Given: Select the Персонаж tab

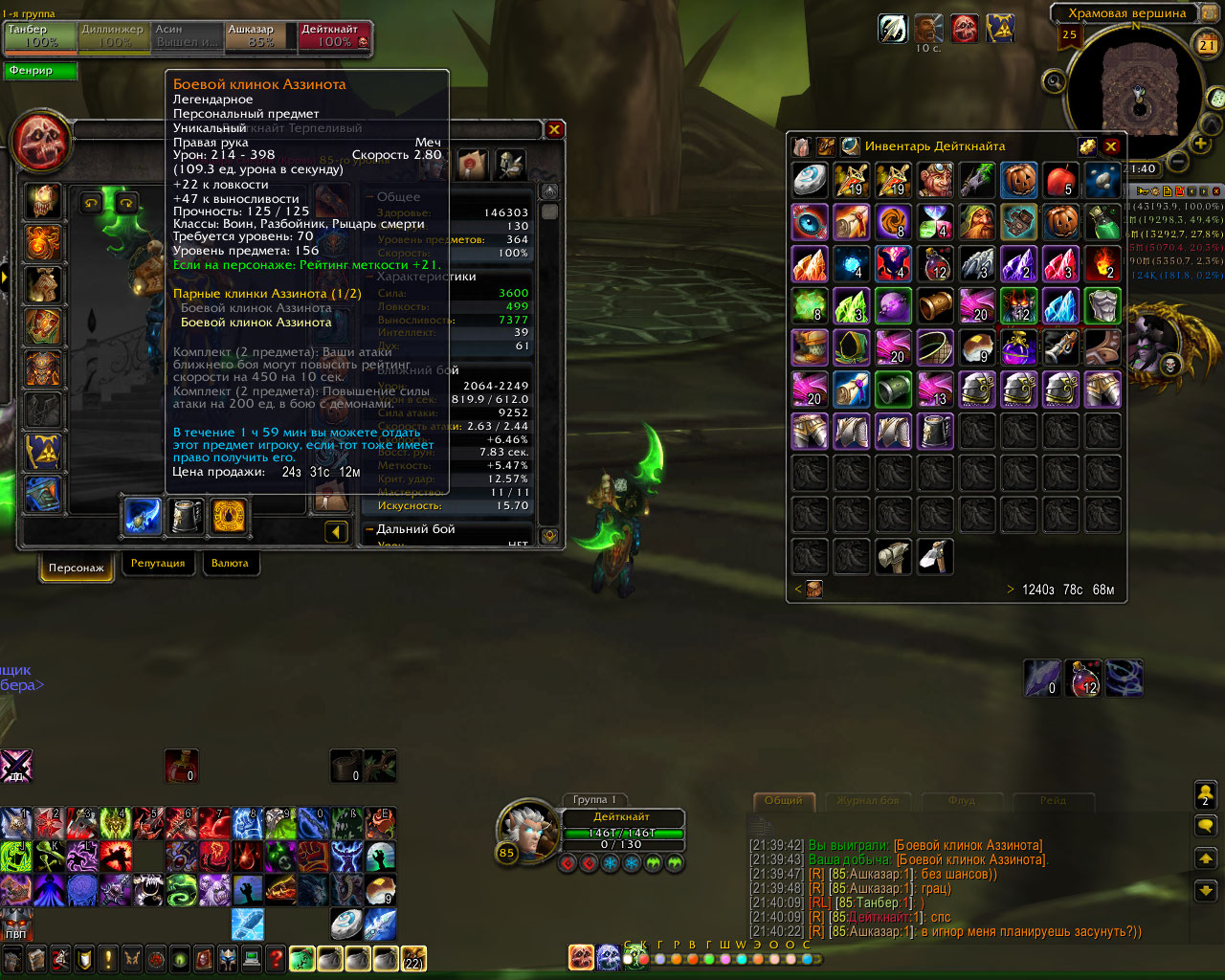Looking at the screenshot, I should click(77, 568).
